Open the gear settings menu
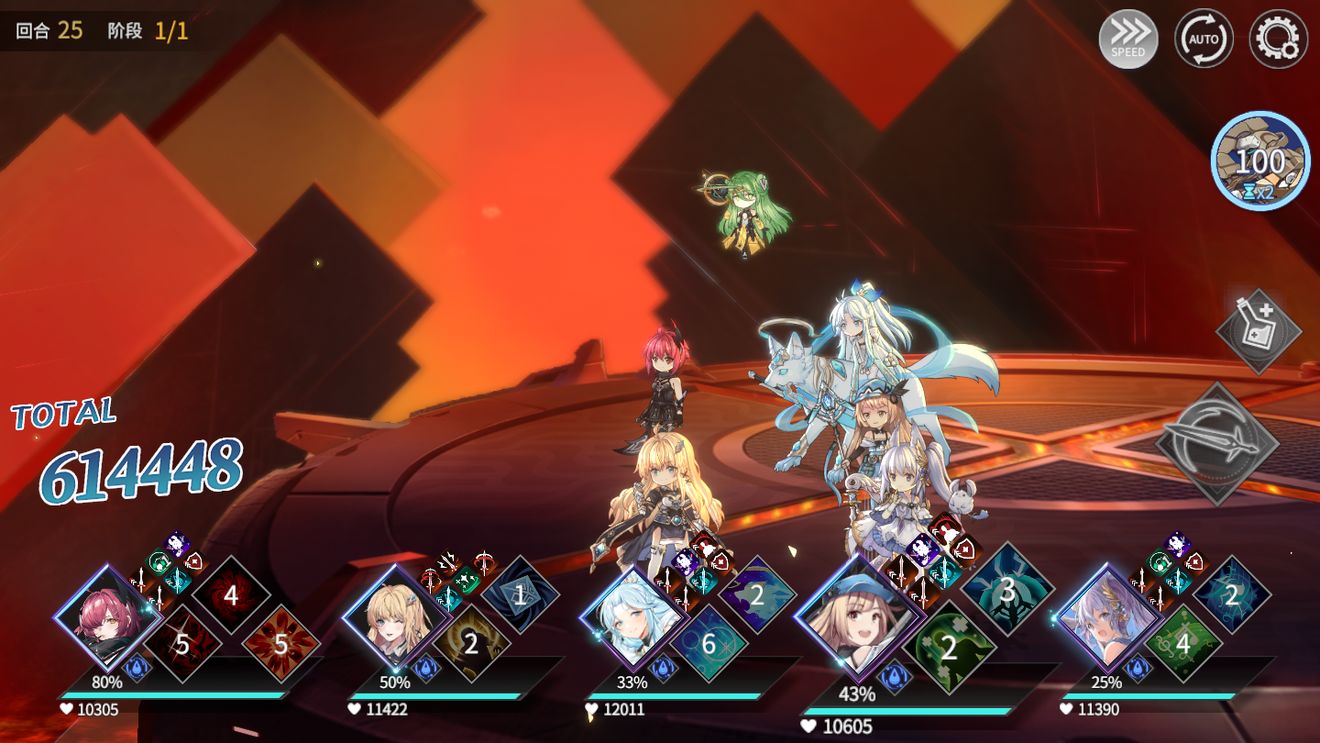 click(1278, 40)
